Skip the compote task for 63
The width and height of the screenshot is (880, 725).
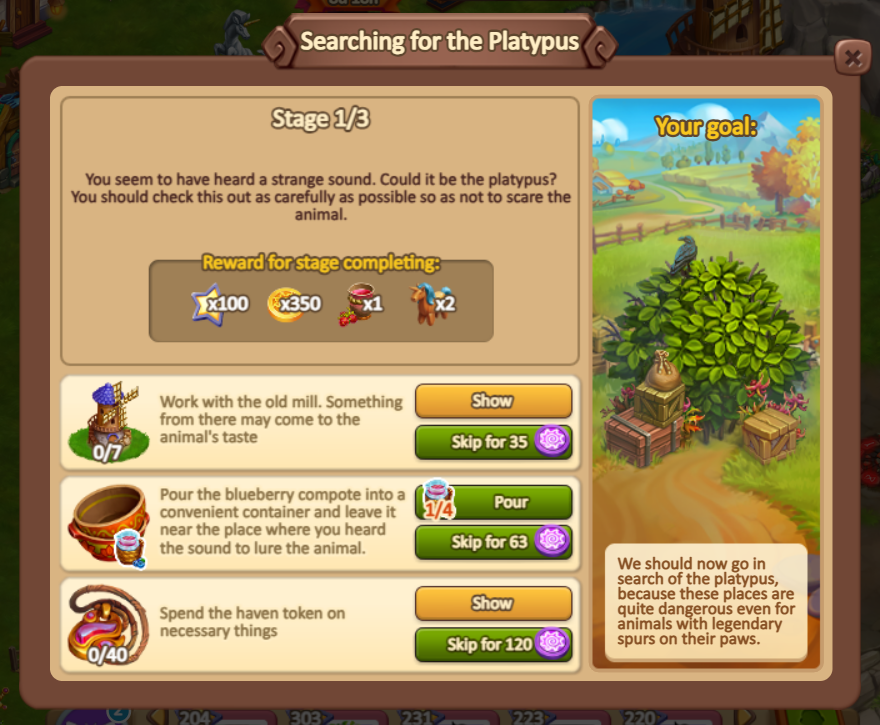pos(493,542)
